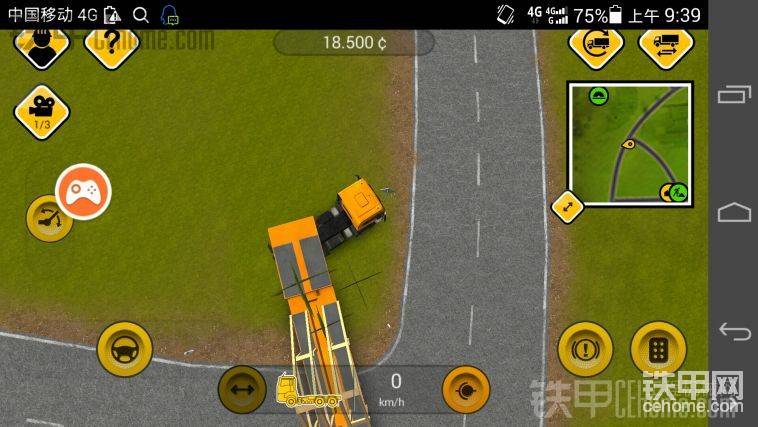Expand the minimap with the diagonal arrows button
This screenshot has width=758, height=427.
point(567,207)
